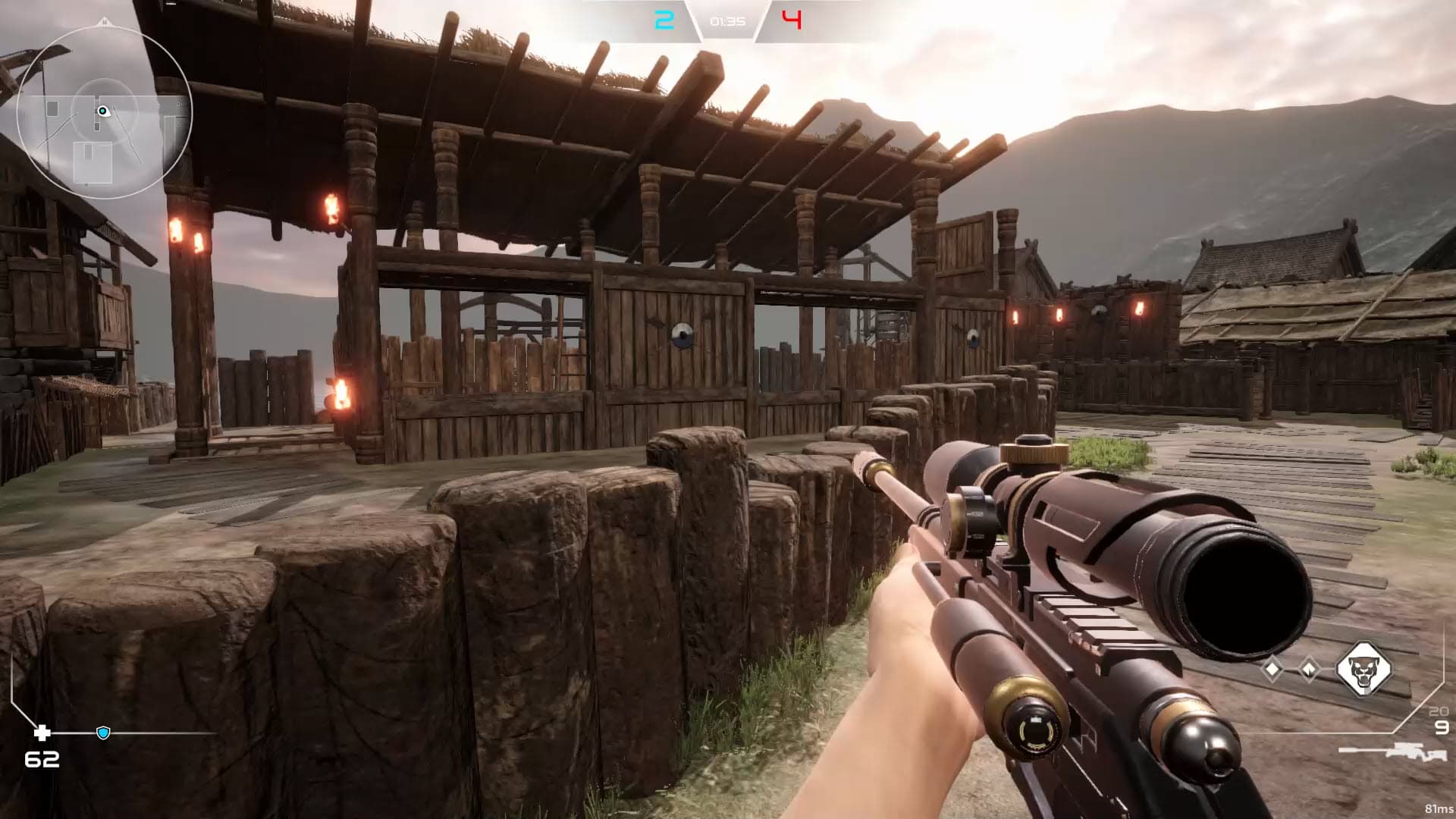Select the sniper rifle weapon icon

(1392, 752)
